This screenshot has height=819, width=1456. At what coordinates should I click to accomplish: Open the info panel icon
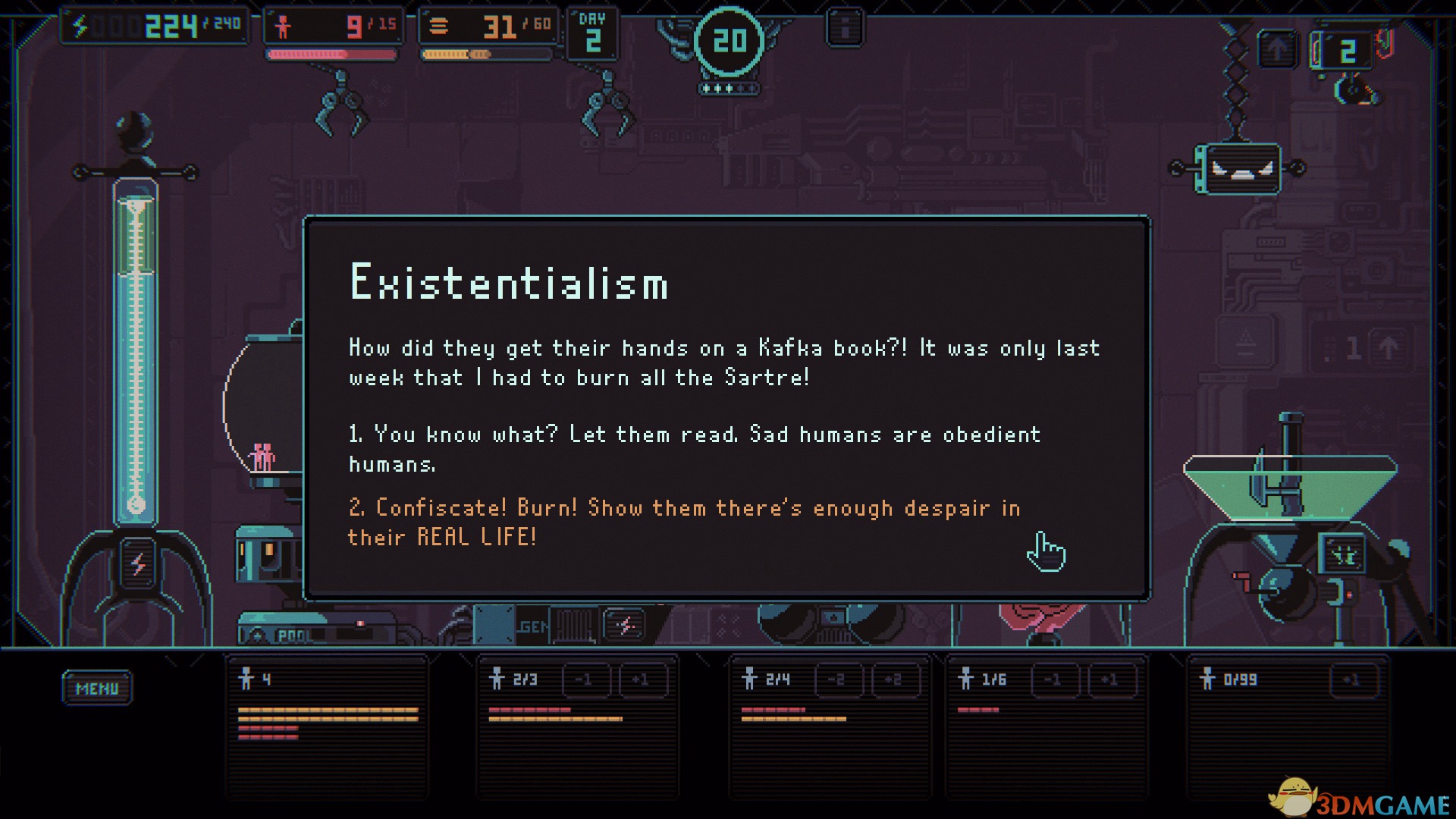click(x=845, y=28)
